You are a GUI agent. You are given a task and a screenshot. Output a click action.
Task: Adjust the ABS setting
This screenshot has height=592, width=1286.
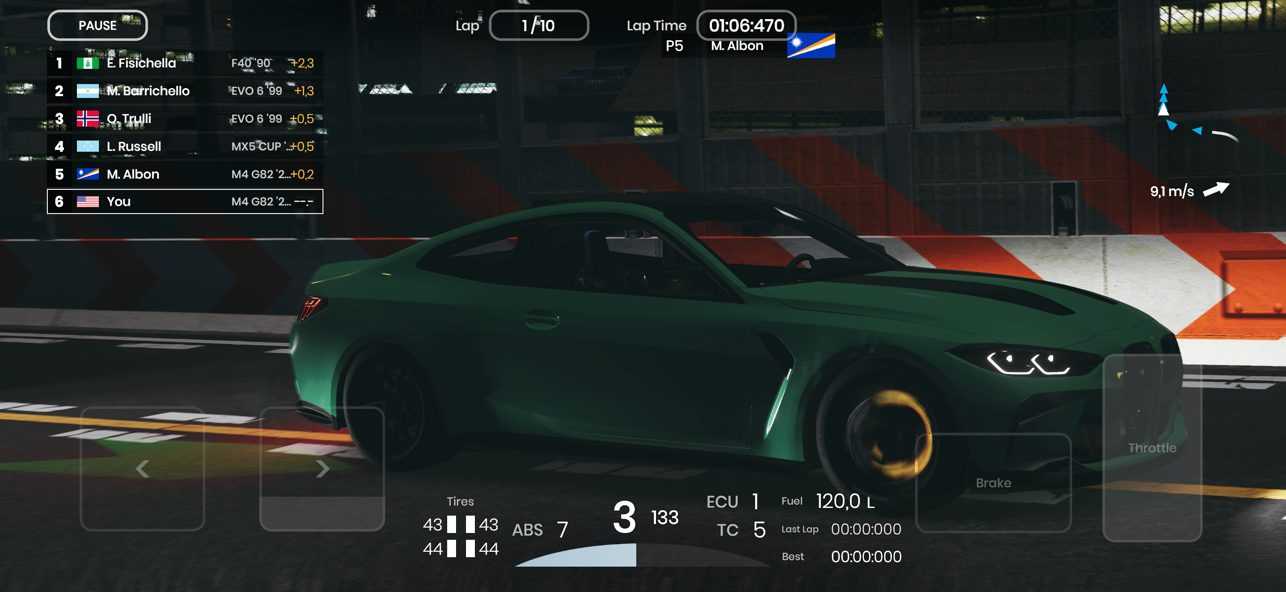[x=541, y=530]
